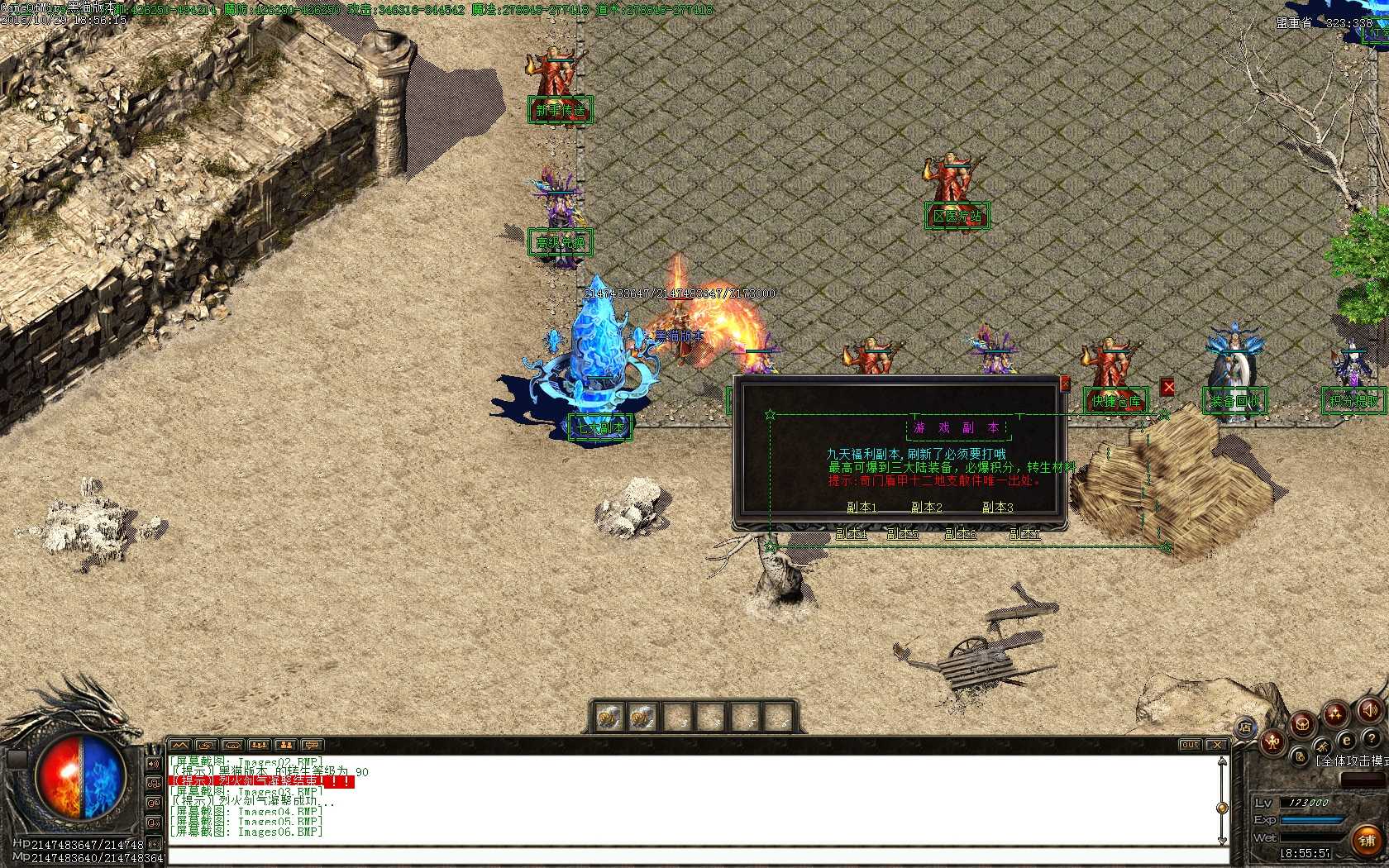
Task: Click the 快捷仓库 quick warehouse label
Action: click(1115, 399)
